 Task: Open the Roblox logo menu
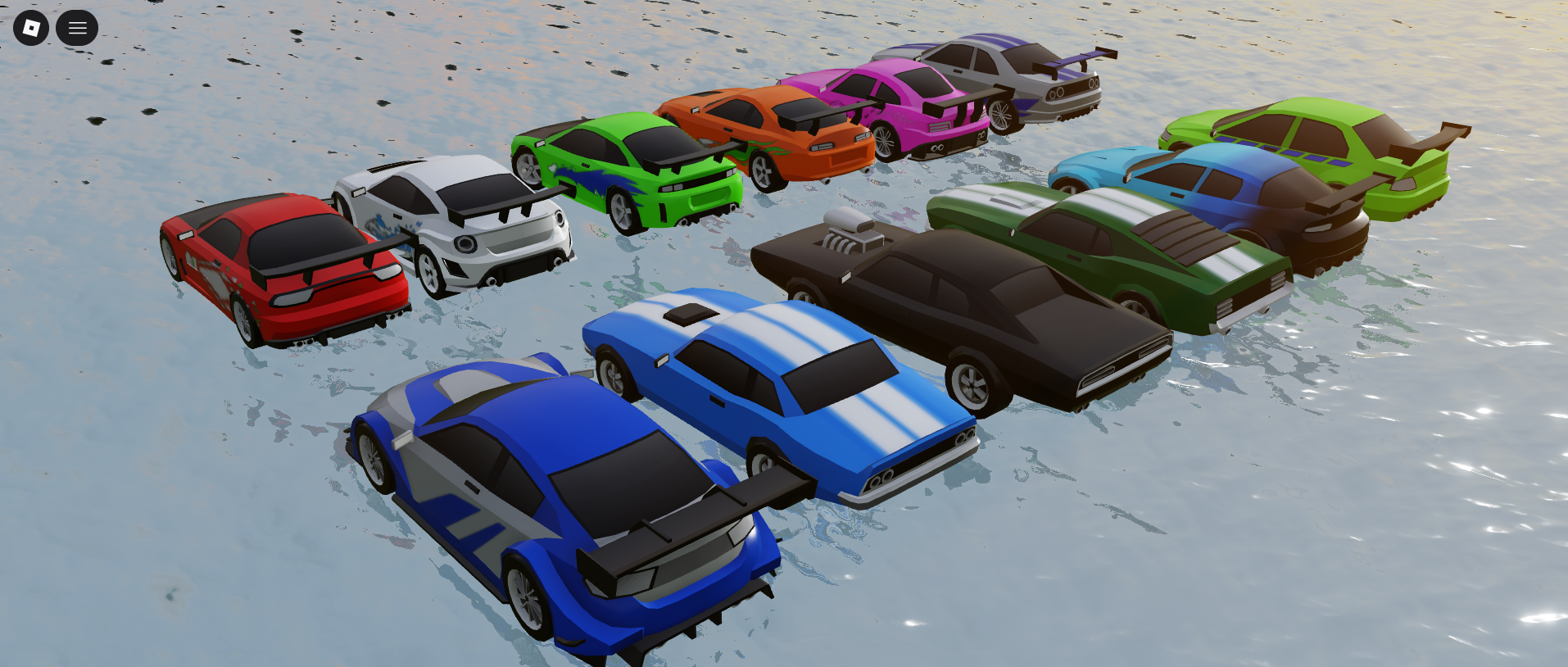[x=31, y=28]
